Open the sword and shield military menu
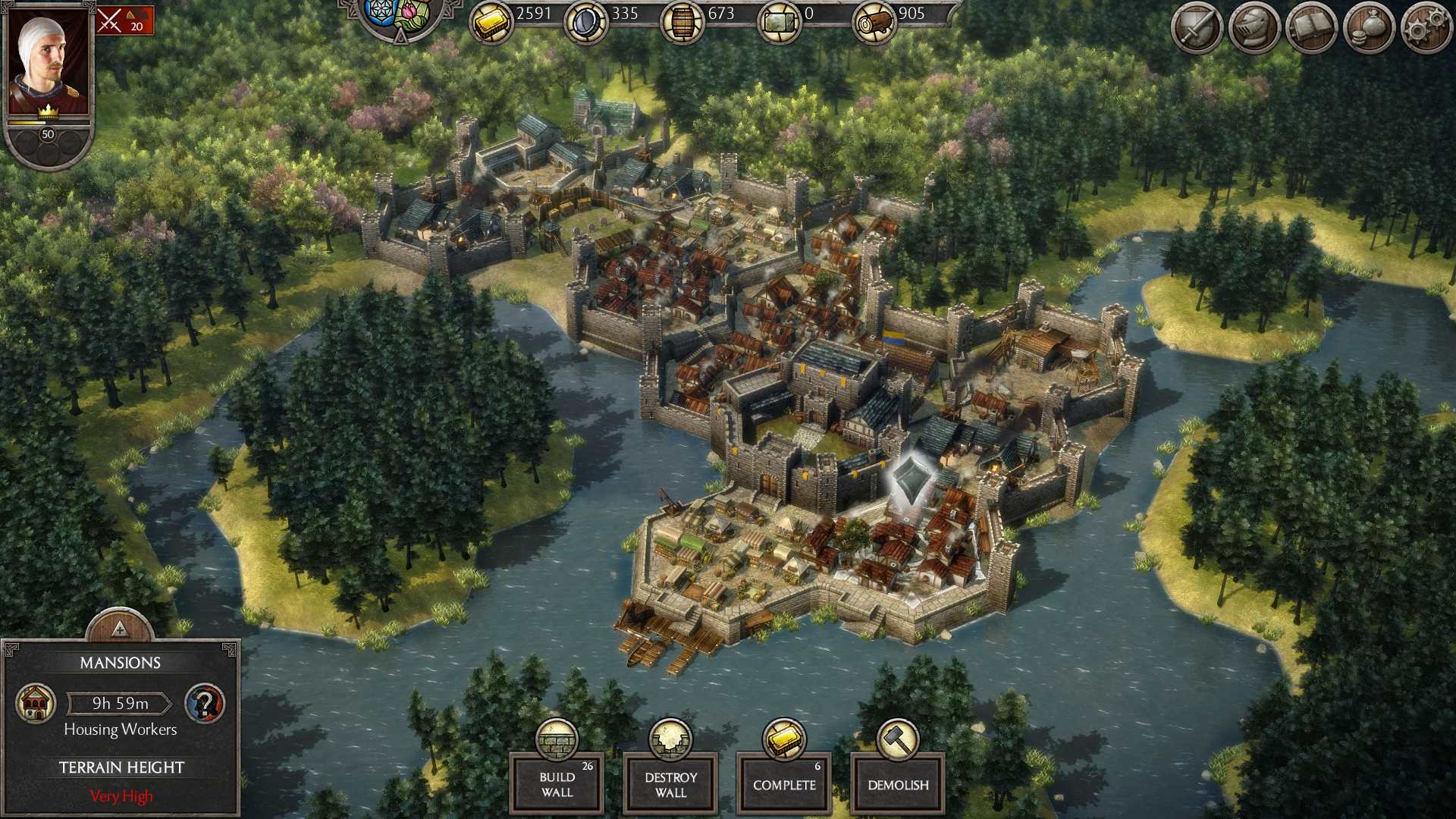 click(1196, 29)
